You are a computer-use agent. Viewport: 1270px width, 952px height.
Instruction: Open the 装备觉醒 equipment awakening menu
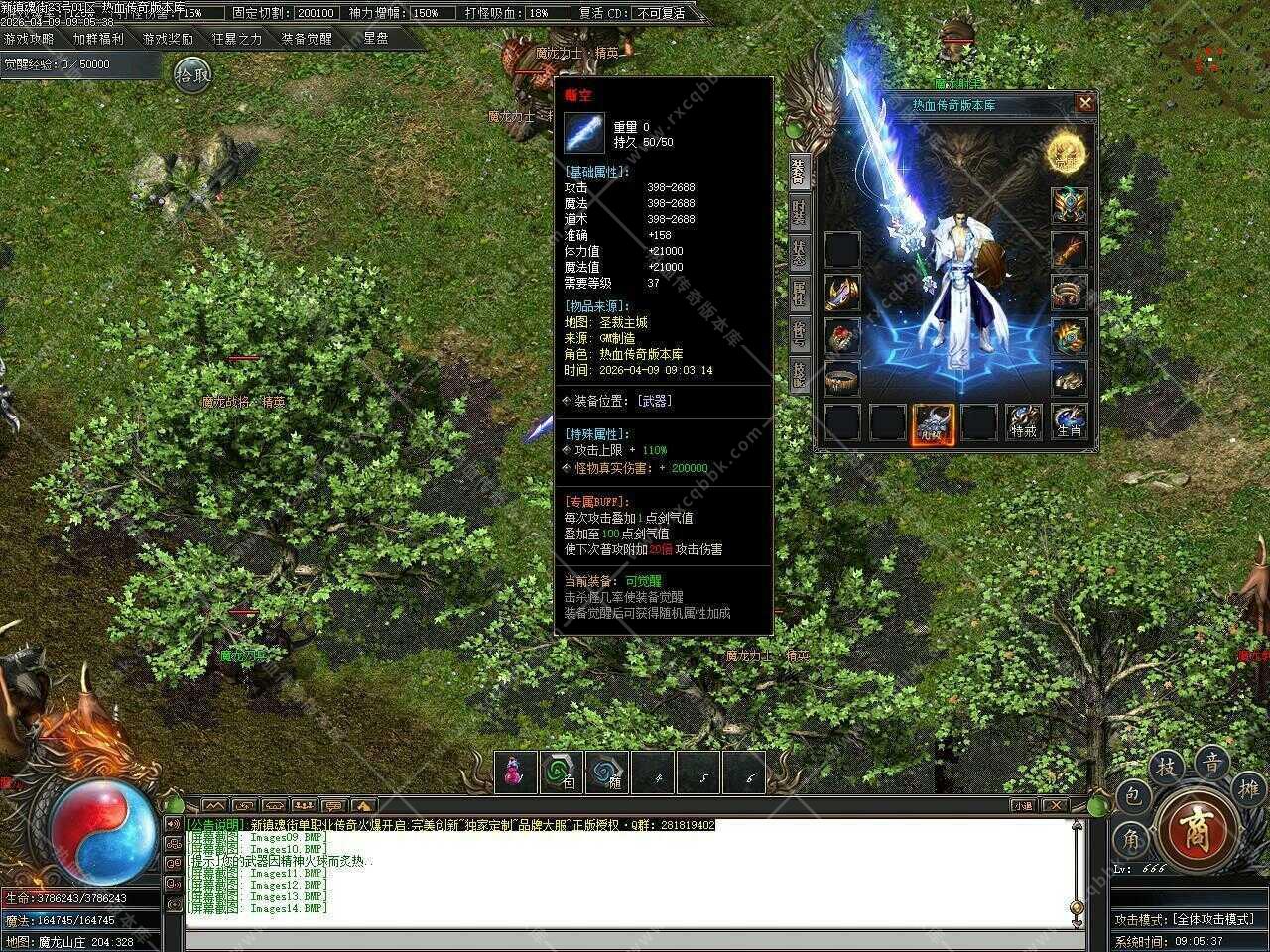[x=307, y=39]
